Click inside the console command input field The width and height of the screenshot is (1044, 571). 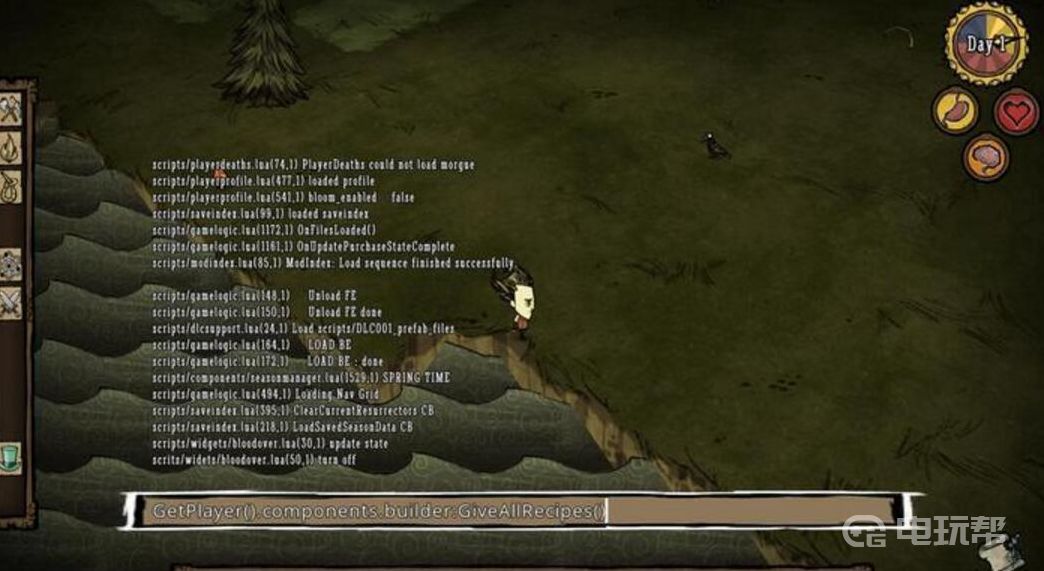(x=520, y=511)
